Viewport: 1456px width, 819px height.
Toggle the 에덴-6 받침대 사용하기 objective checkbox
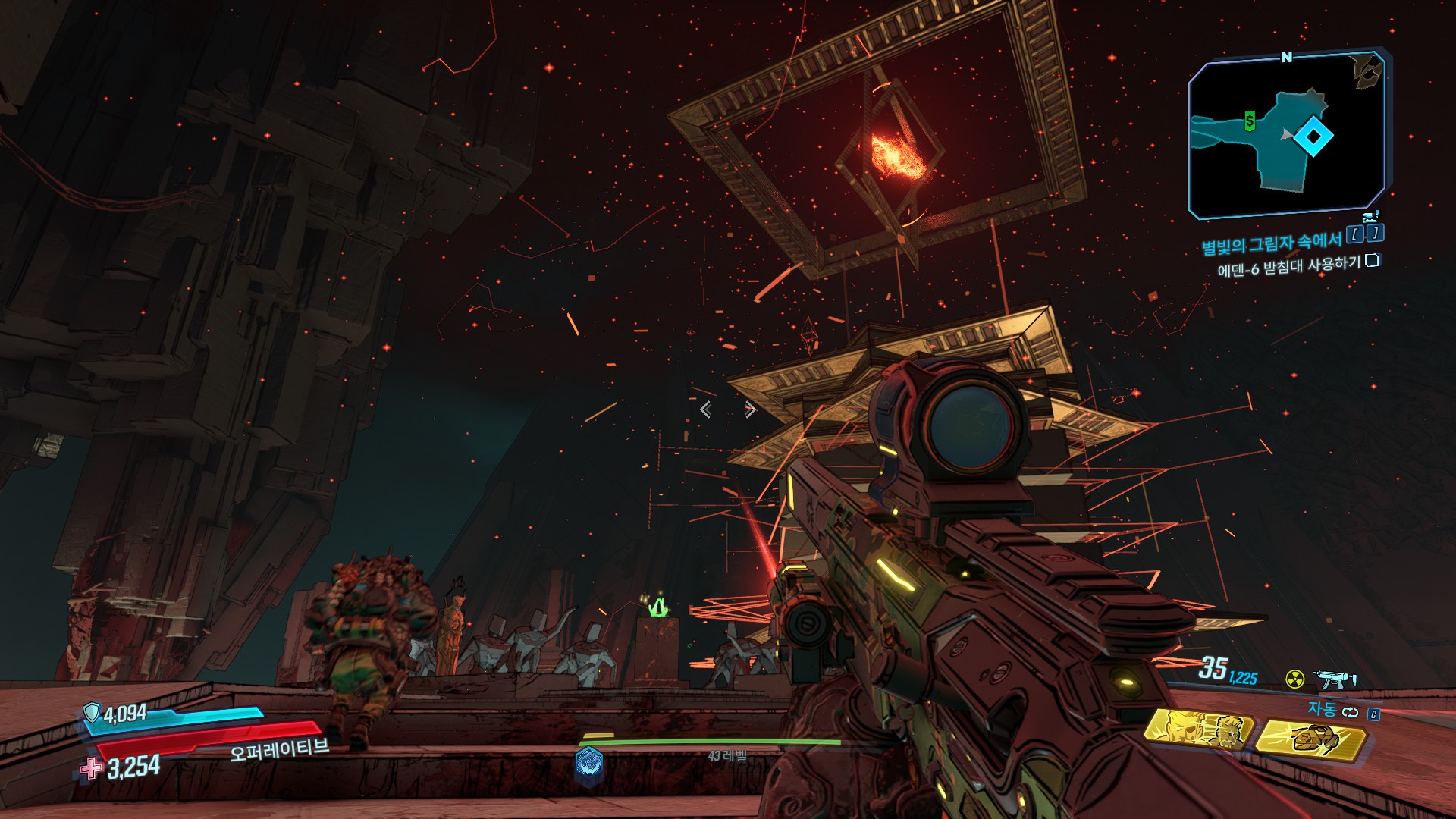coord(1372,261)
